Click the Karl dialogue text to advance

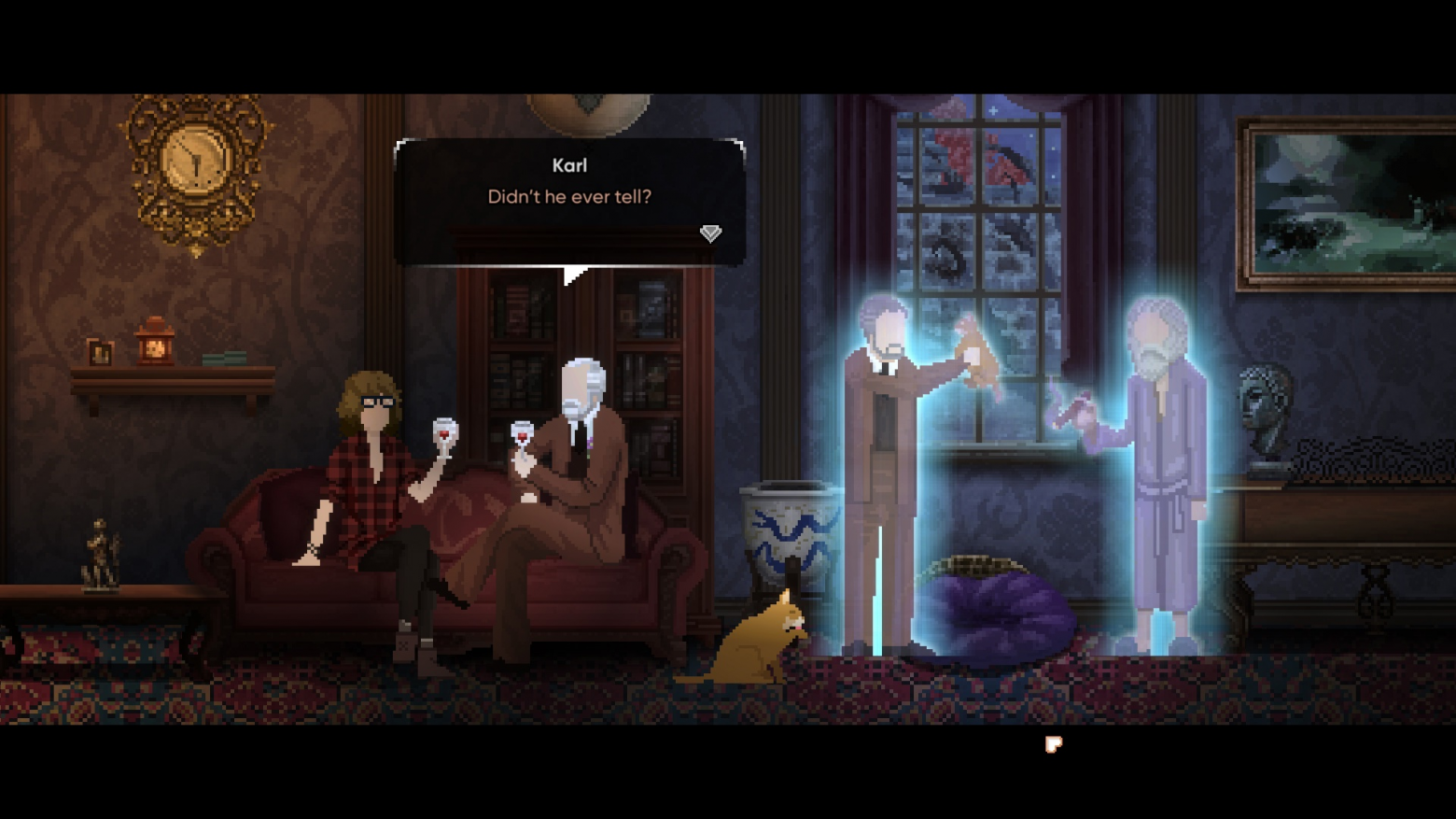tap(569, 196)
